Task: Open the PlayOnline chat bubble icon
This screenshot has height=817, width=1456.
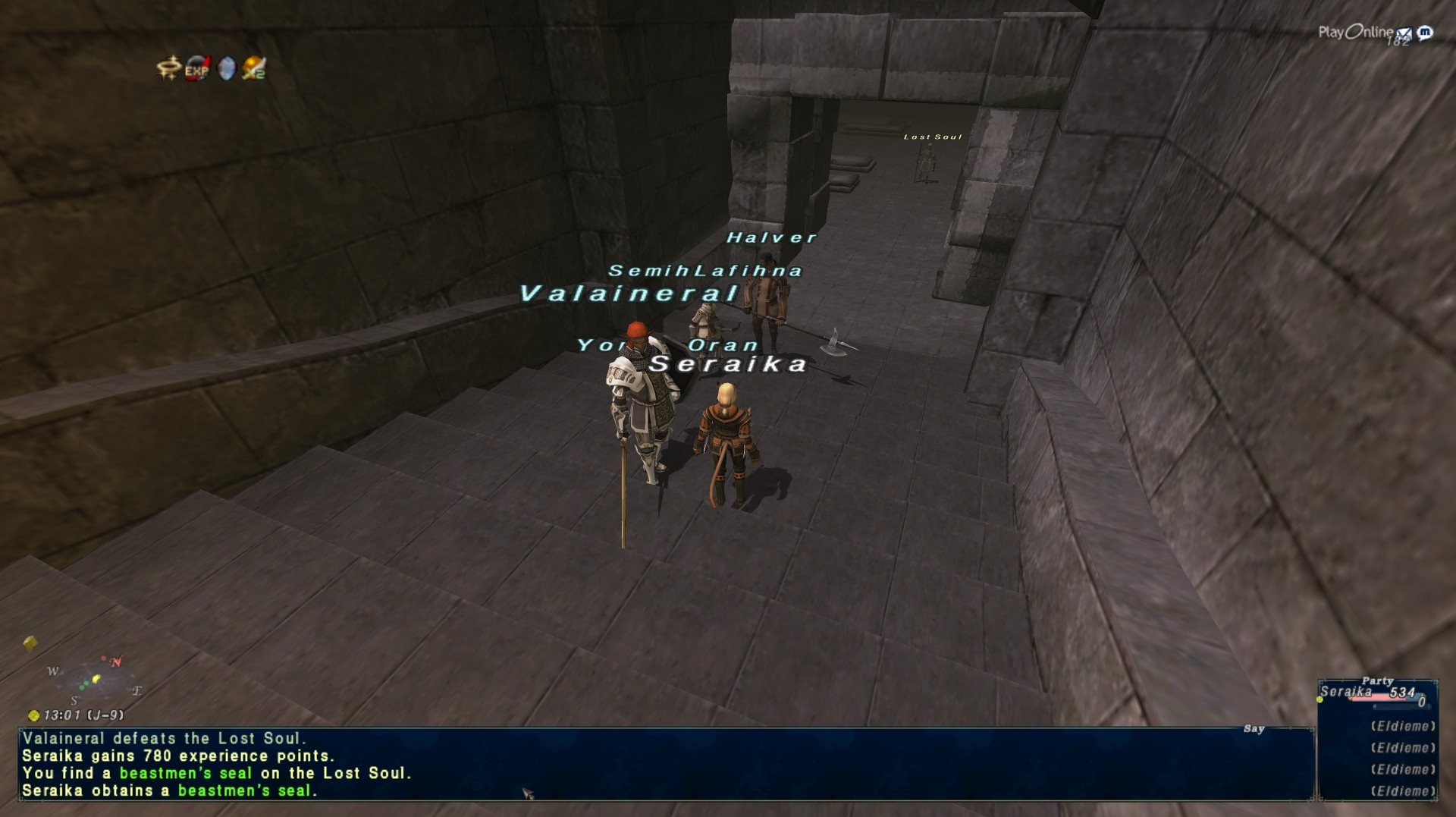Action: 1425,33
